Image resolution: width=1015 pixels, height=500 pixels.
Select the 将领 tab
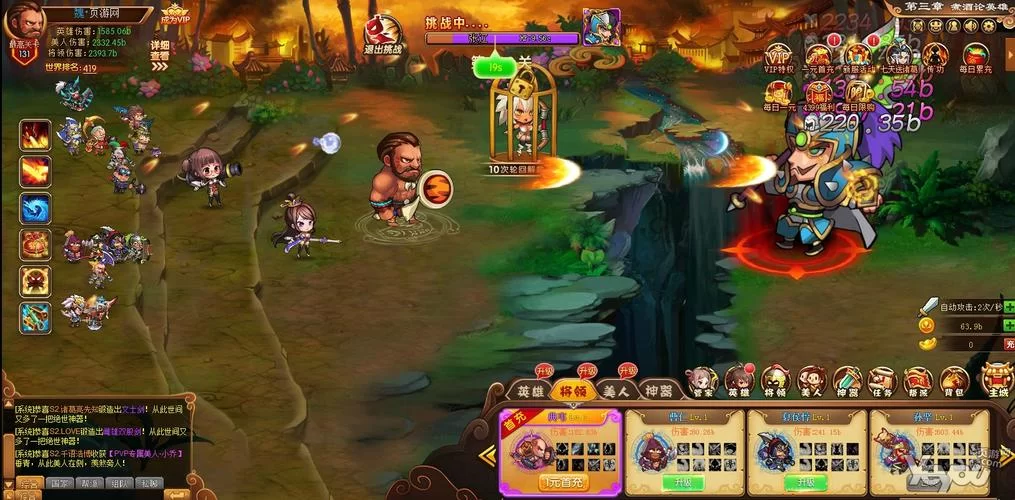pyautogui.click(x=573, y=391)
